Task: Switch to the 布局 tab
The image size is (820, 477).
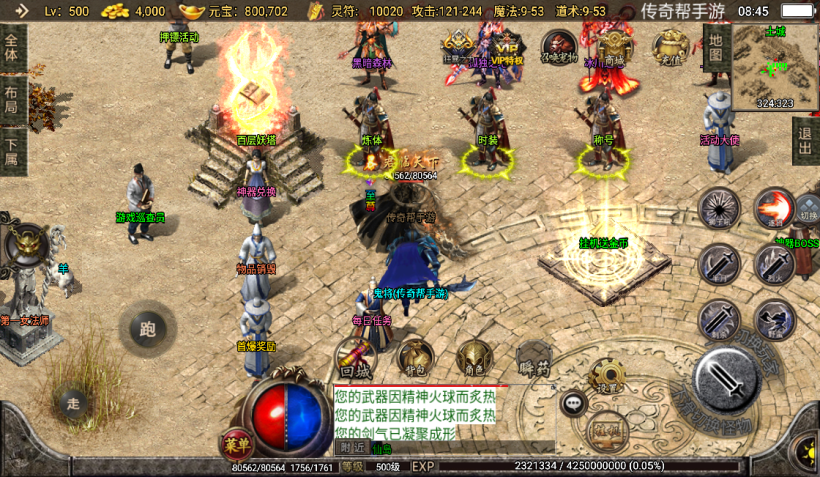Action: (x=12, y=99)
